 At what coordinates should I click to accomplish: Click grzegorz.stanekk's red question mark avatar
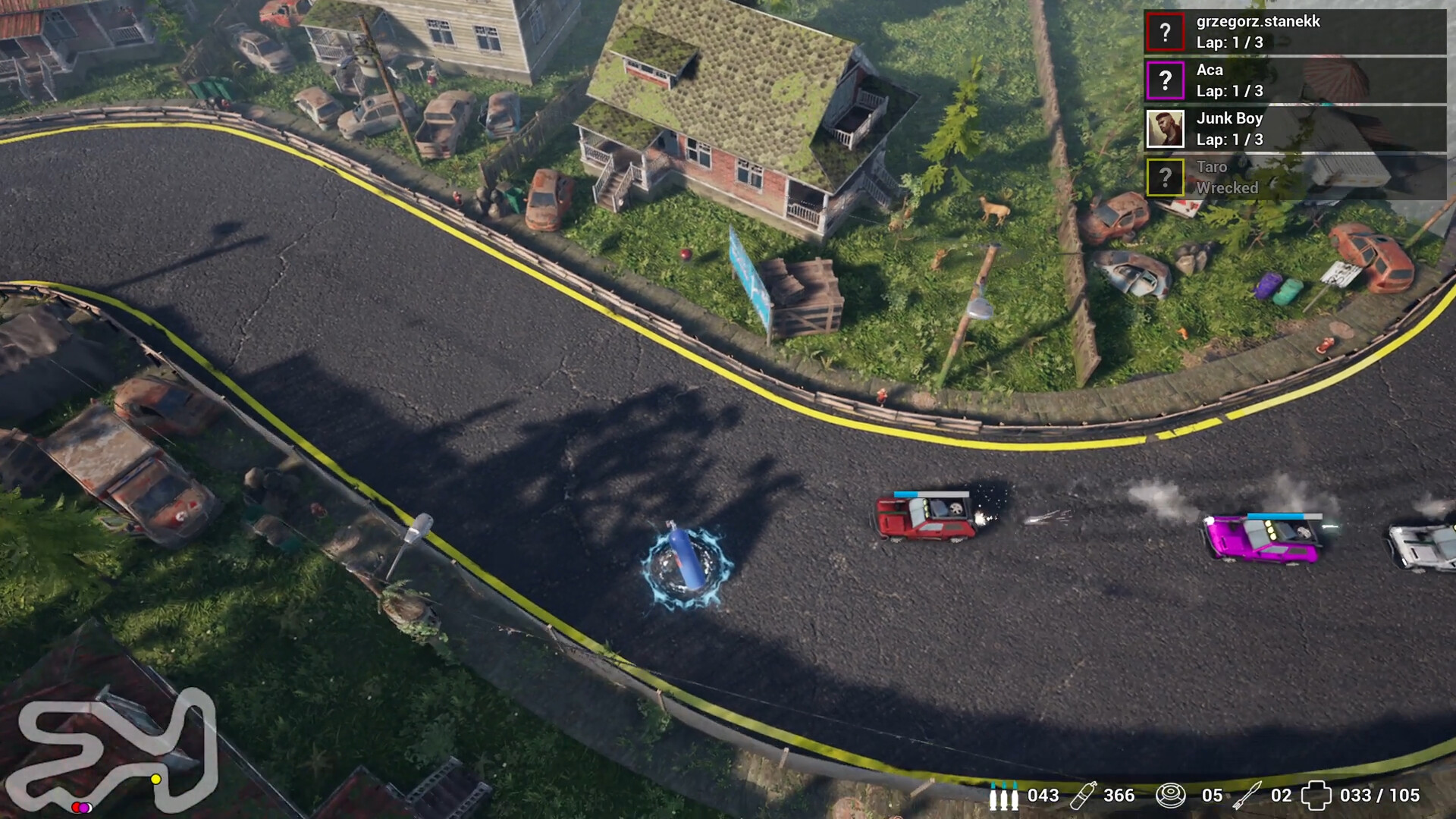(x=1165, y=32)
